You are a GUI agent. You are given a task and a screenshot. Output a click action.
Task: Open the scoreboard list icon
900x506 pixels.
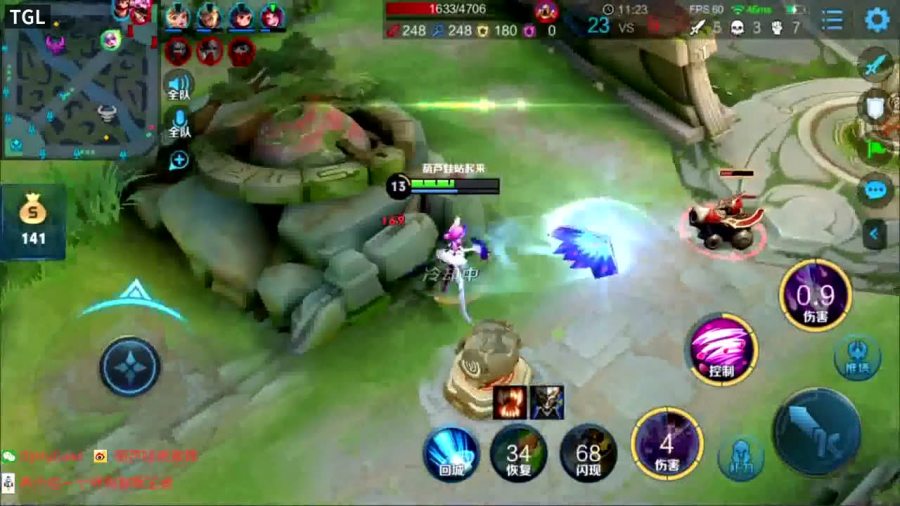[832, 20]
